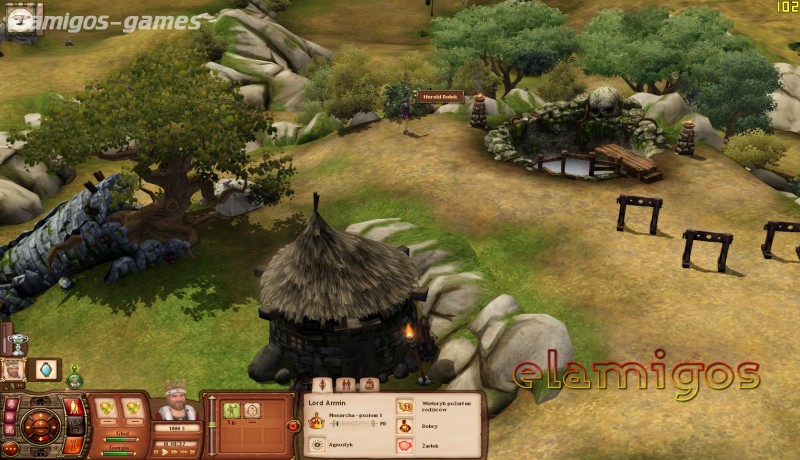The width and height of the screenshot is (800, 460).
Task: Select the Żarłok pig trait icon
Action: pyautogui.click(x=406, y=445)
